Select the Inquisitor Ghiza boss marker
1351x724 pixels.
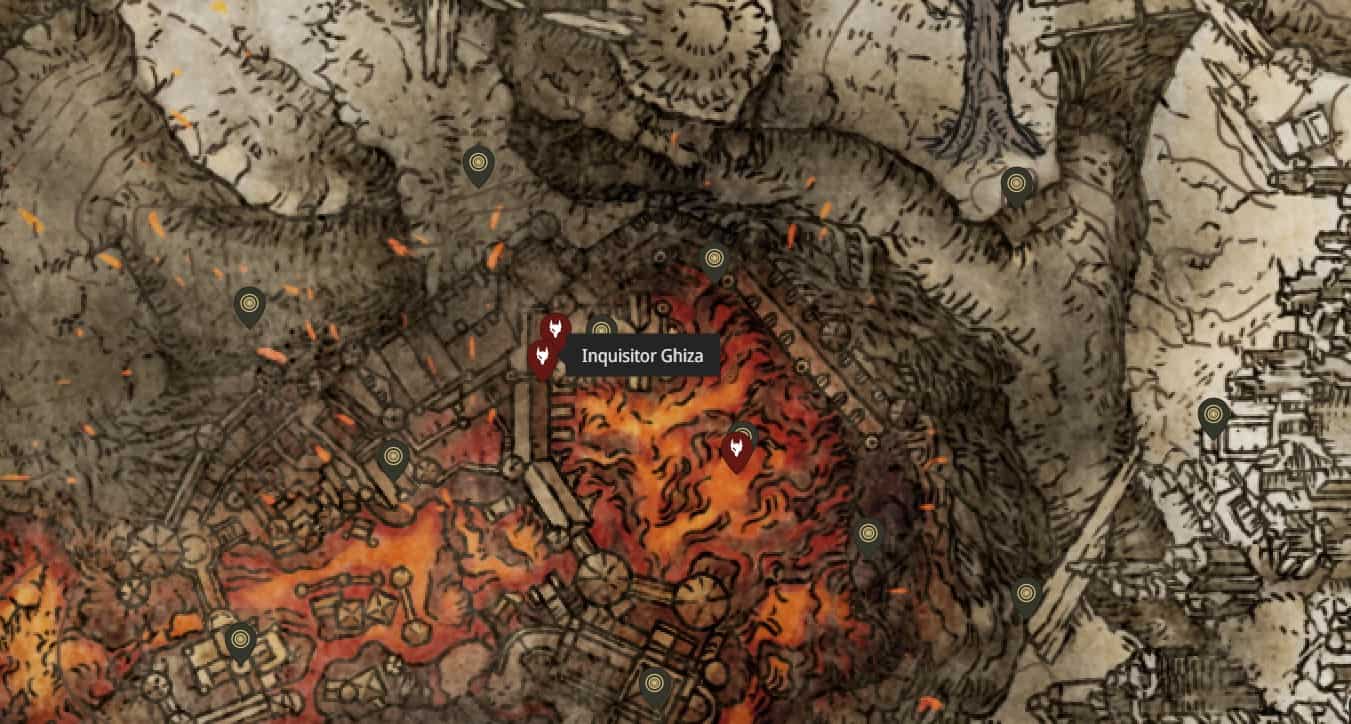pos(545,357)
